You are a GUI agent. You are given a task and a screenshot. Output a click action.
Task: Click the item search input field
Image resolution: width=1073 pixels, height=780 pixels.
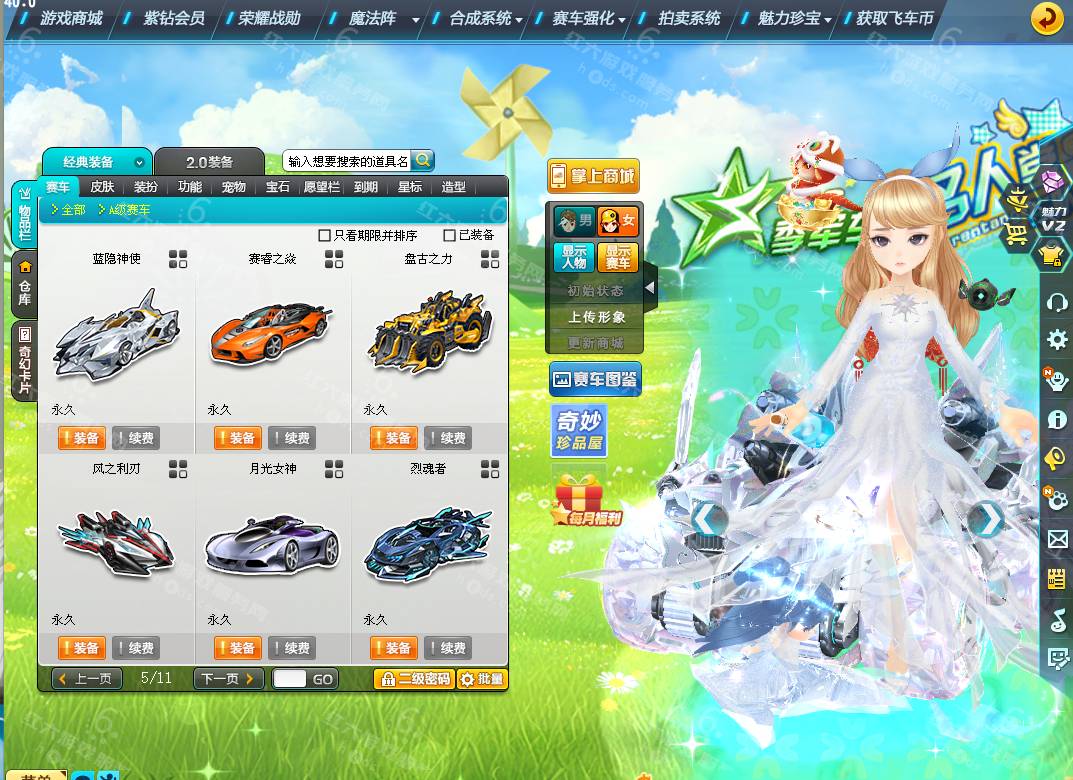(x=347, y=161)
